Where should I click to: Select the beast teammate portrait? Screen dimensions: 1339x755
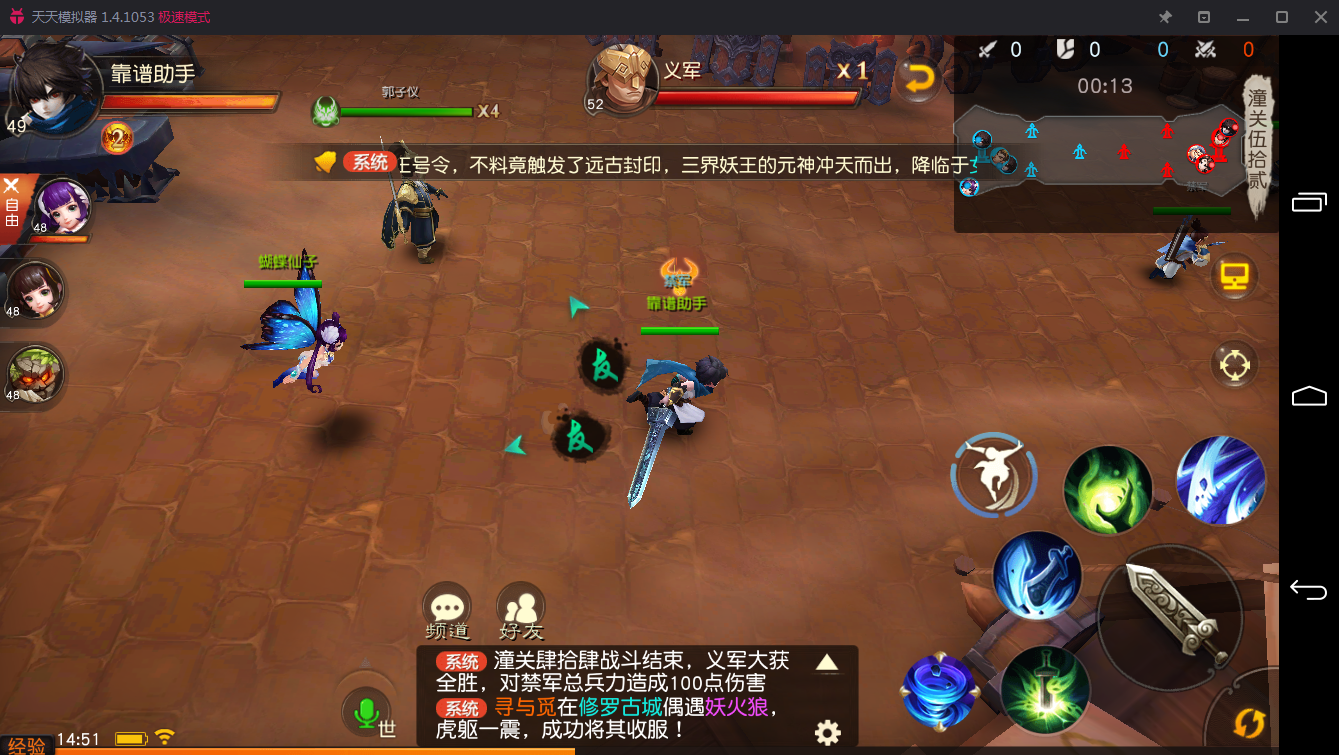36,374
